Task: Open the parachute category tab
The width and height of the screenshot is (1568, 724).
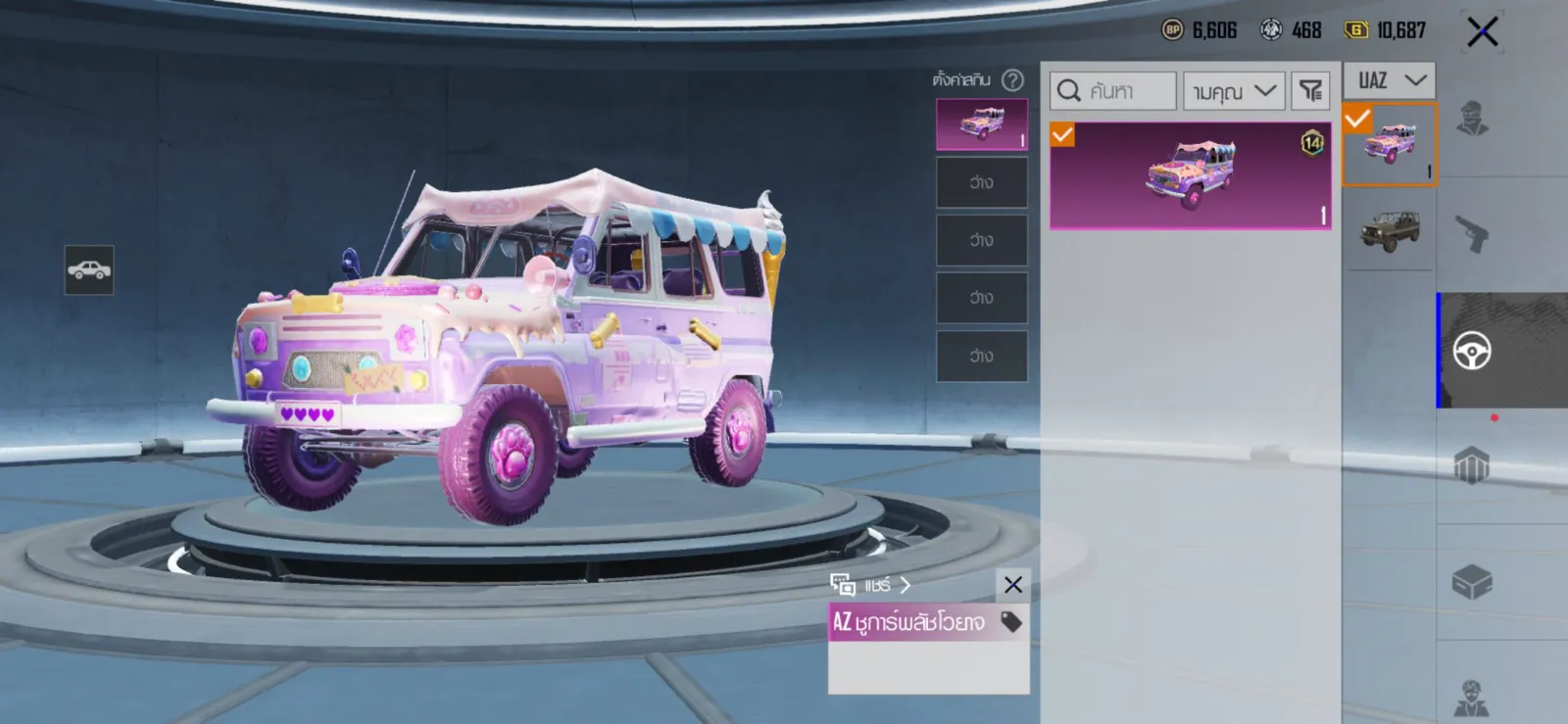Action: pyautogui.click(x=1471, y=465)
